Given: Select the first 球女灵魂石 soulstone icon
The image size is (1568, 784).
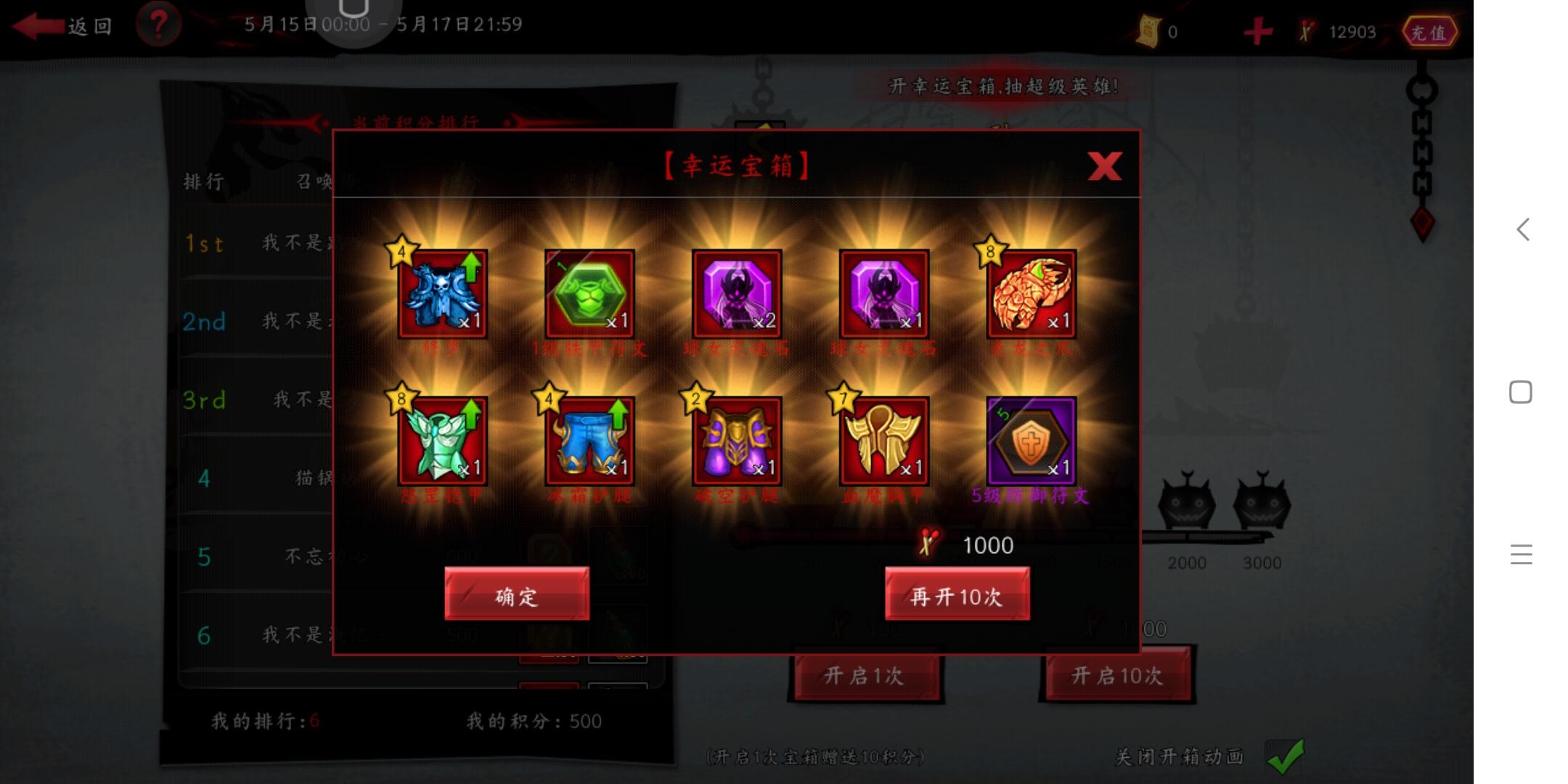Looking at the screenshot, I should [x=737, y=294].
